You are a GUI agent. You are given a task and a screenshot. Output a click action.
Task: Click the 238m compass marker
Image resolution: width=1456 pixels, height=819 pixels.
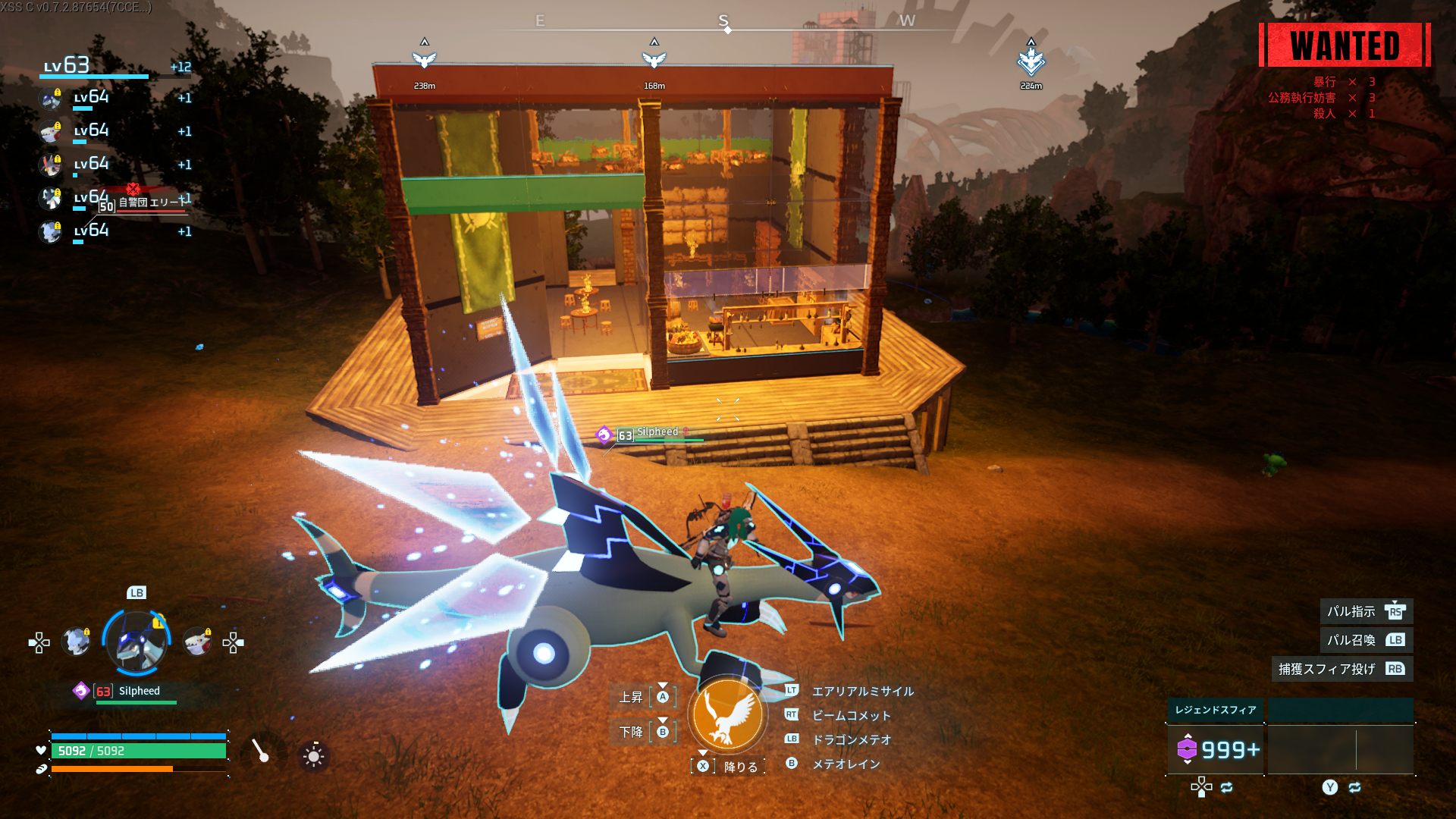tap(425, 59)
